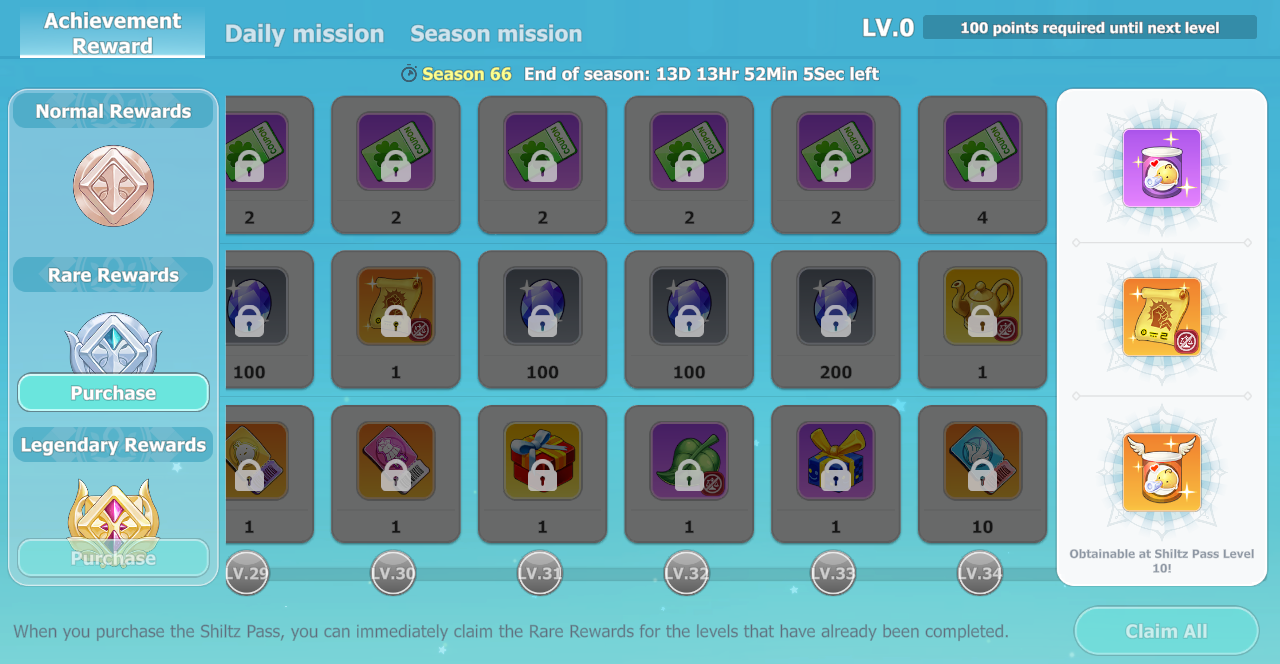Click the LV.33 level marker
Image resolution: width=1280 pixels, height=664 pixels.
tap(833, 573)
